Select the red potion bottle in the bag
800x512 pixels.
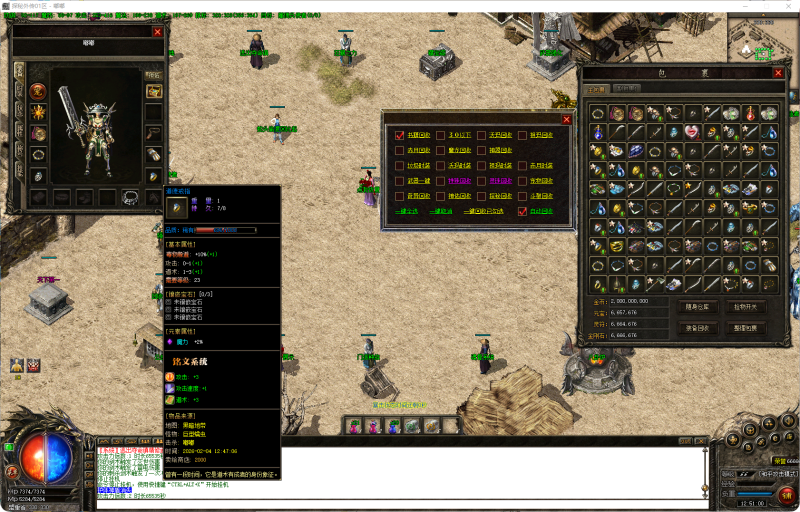click(751, 113)
